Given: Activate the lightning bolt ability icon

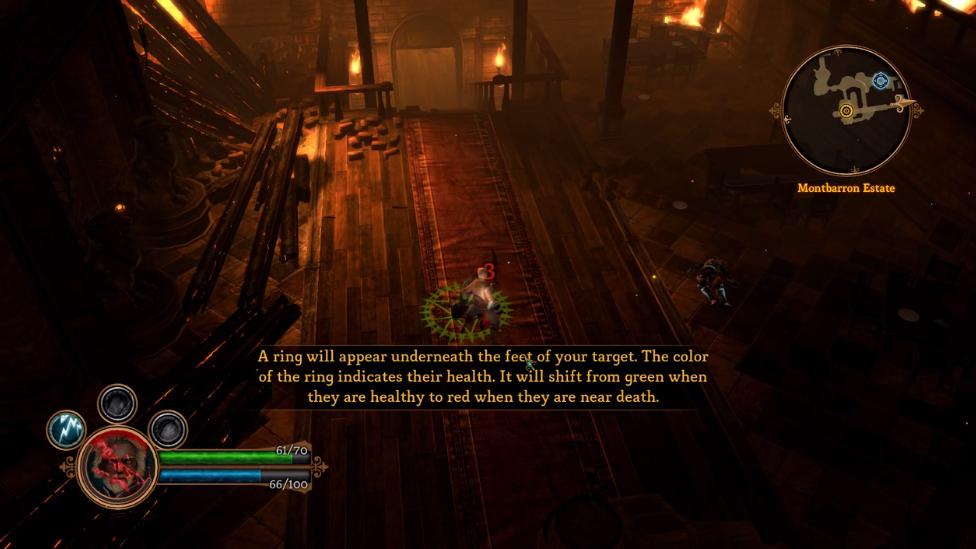Looking at the screenshot, I should pos(66,430).
